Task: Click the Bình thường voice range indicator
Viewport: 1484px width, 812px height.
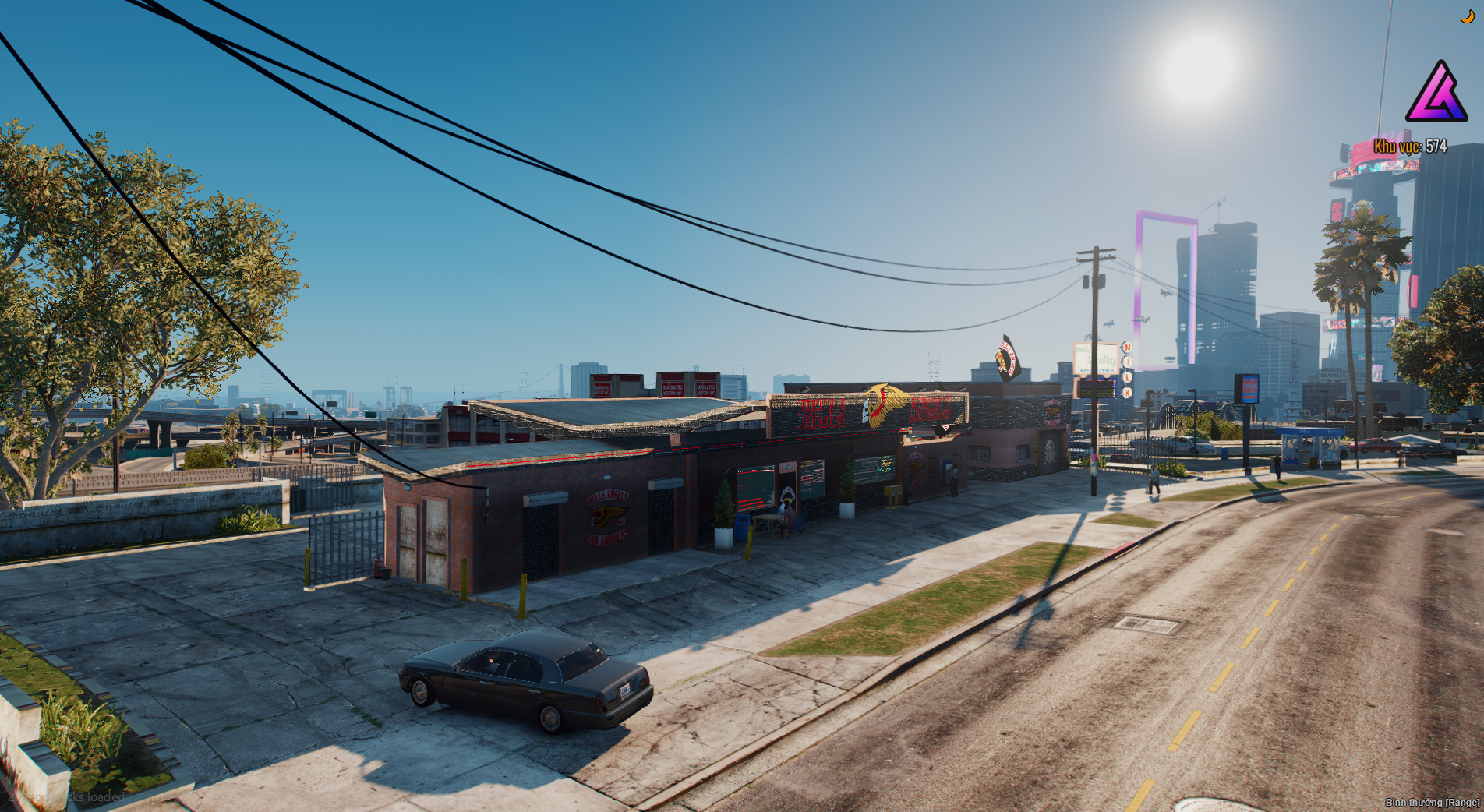Action: [x=1432, y=802]
